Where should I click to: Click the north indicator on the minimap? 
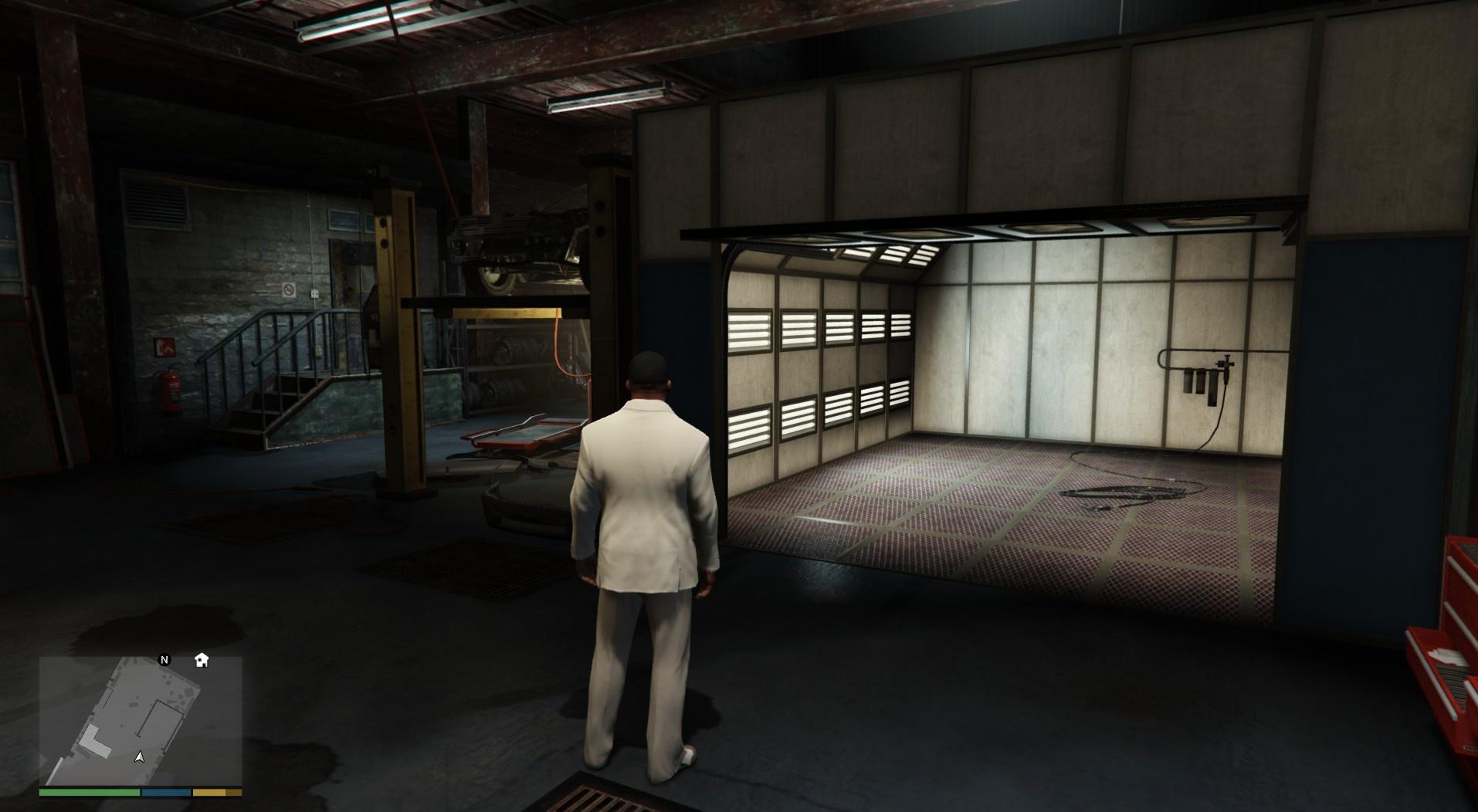(x=164, y=660)
